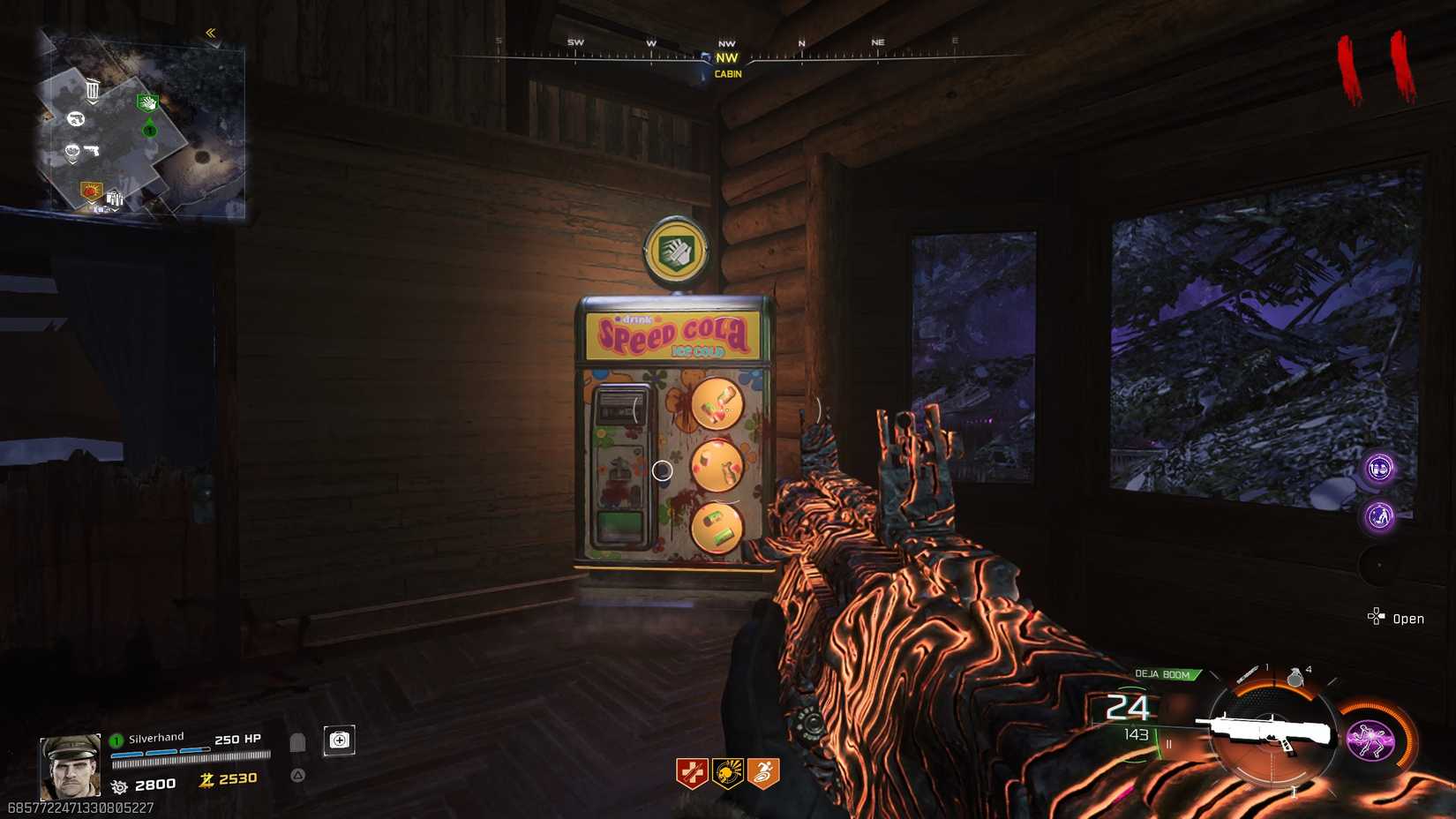The image size is (1456, 819).
Task: Click the pistol wall-buy icon on the minimap
Action: click(92, 151)
